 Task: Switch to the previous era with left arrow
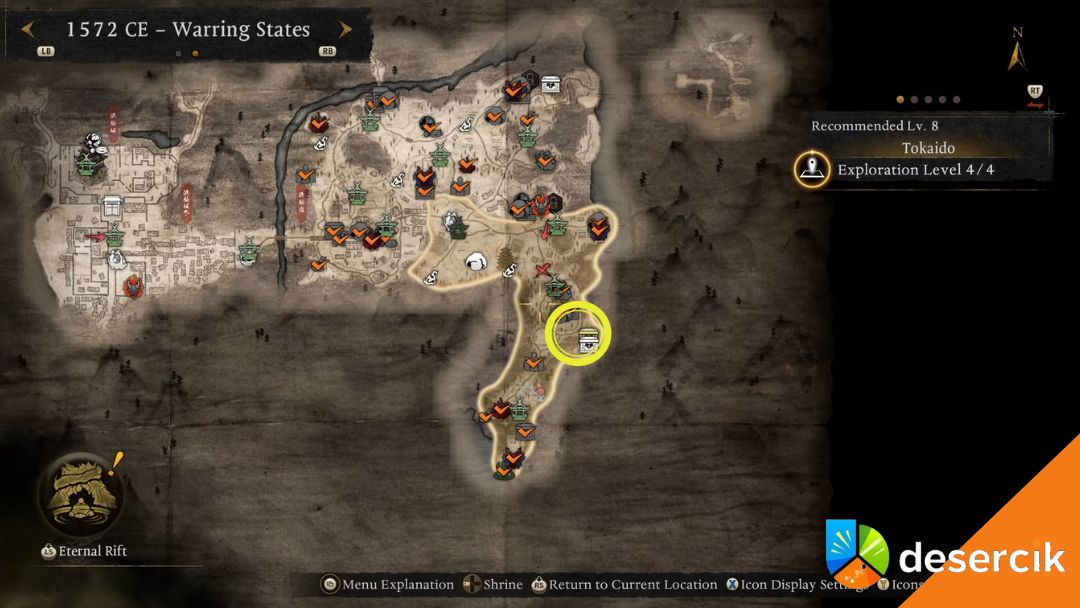point(27,29)
